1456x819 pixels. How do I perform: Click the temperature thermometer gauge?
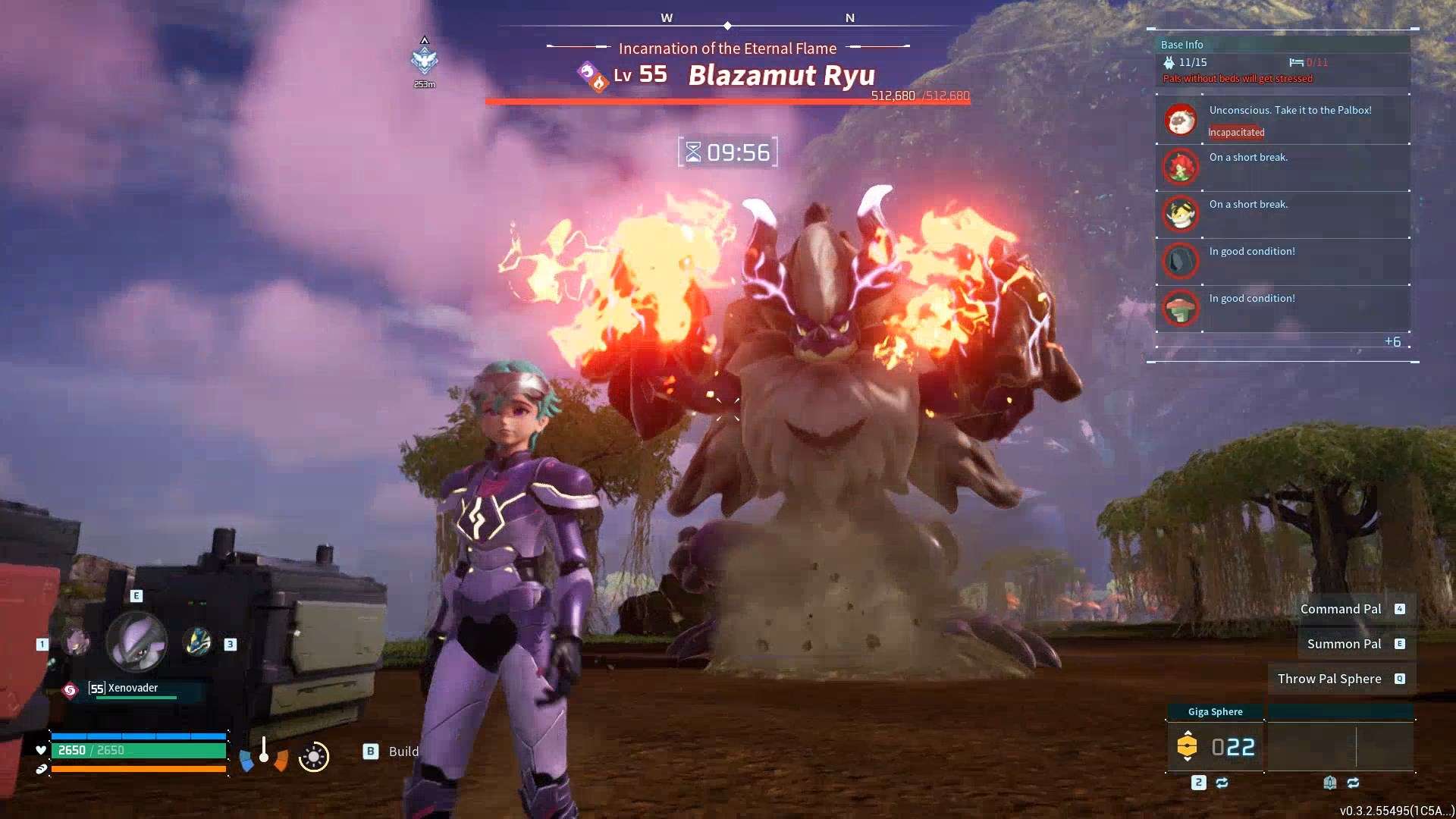coord(264,752)
